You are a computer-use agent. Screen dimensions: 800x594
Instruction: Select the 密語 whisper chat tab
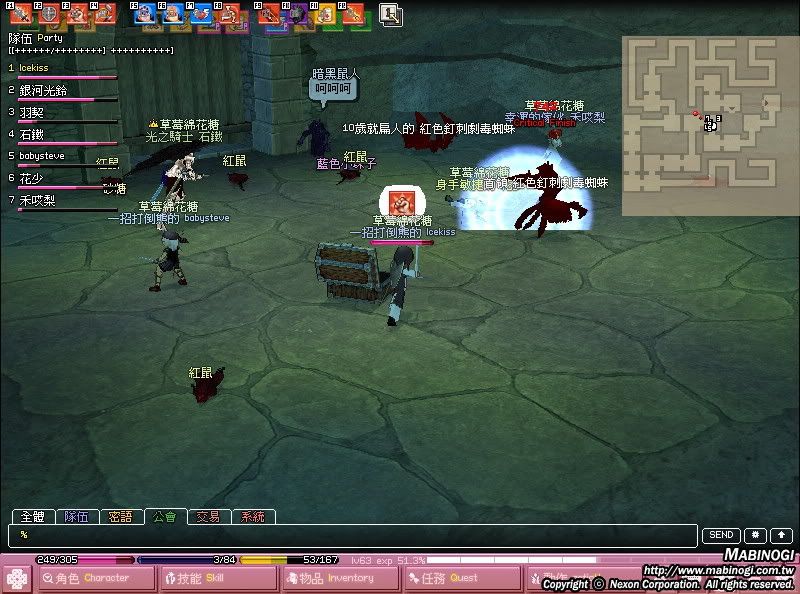point(121,517)
